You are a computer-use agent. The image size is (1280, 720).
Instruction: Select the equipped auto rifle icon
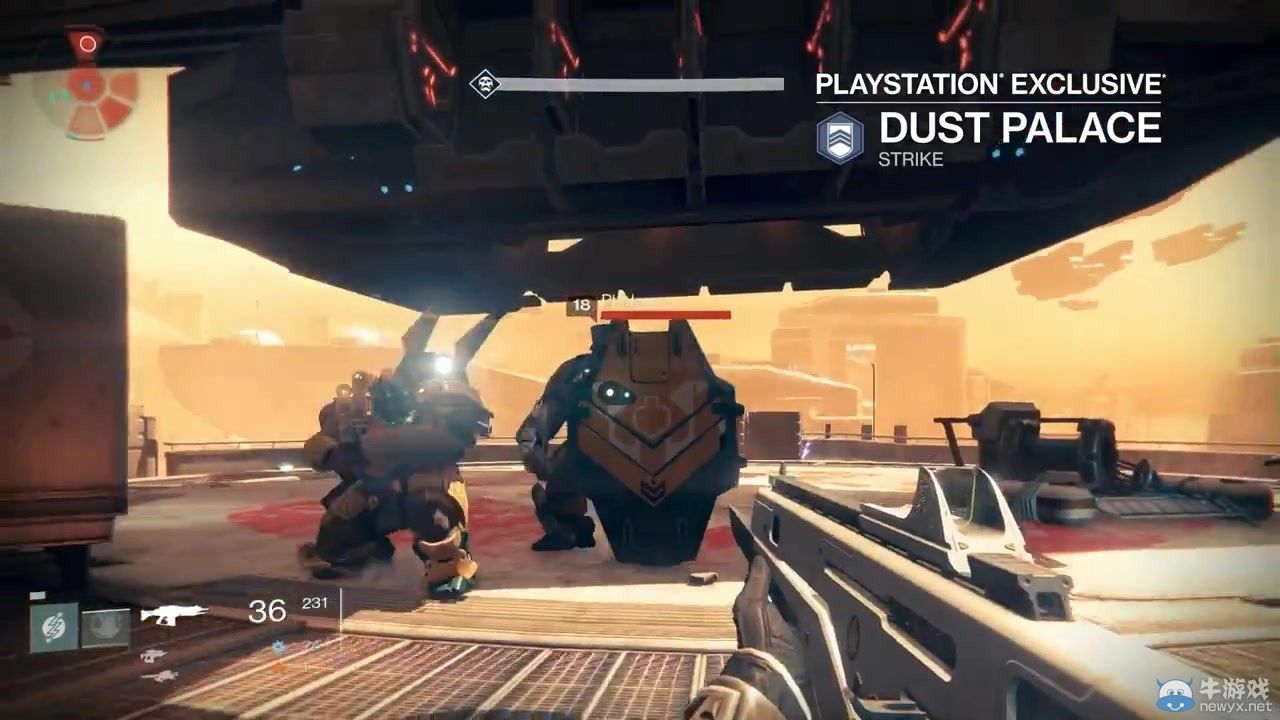click(170, 615)
